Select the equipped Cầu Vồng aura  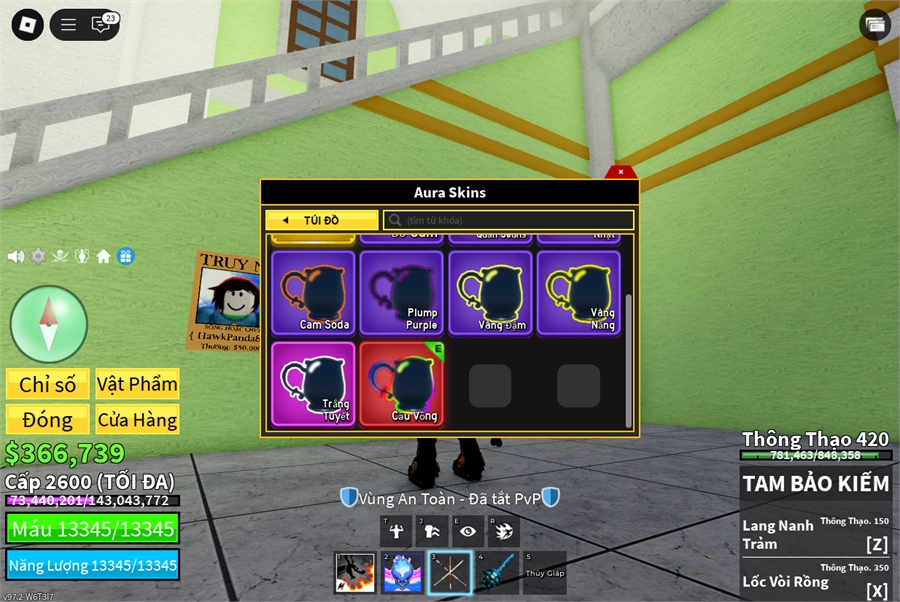point(401,384)
